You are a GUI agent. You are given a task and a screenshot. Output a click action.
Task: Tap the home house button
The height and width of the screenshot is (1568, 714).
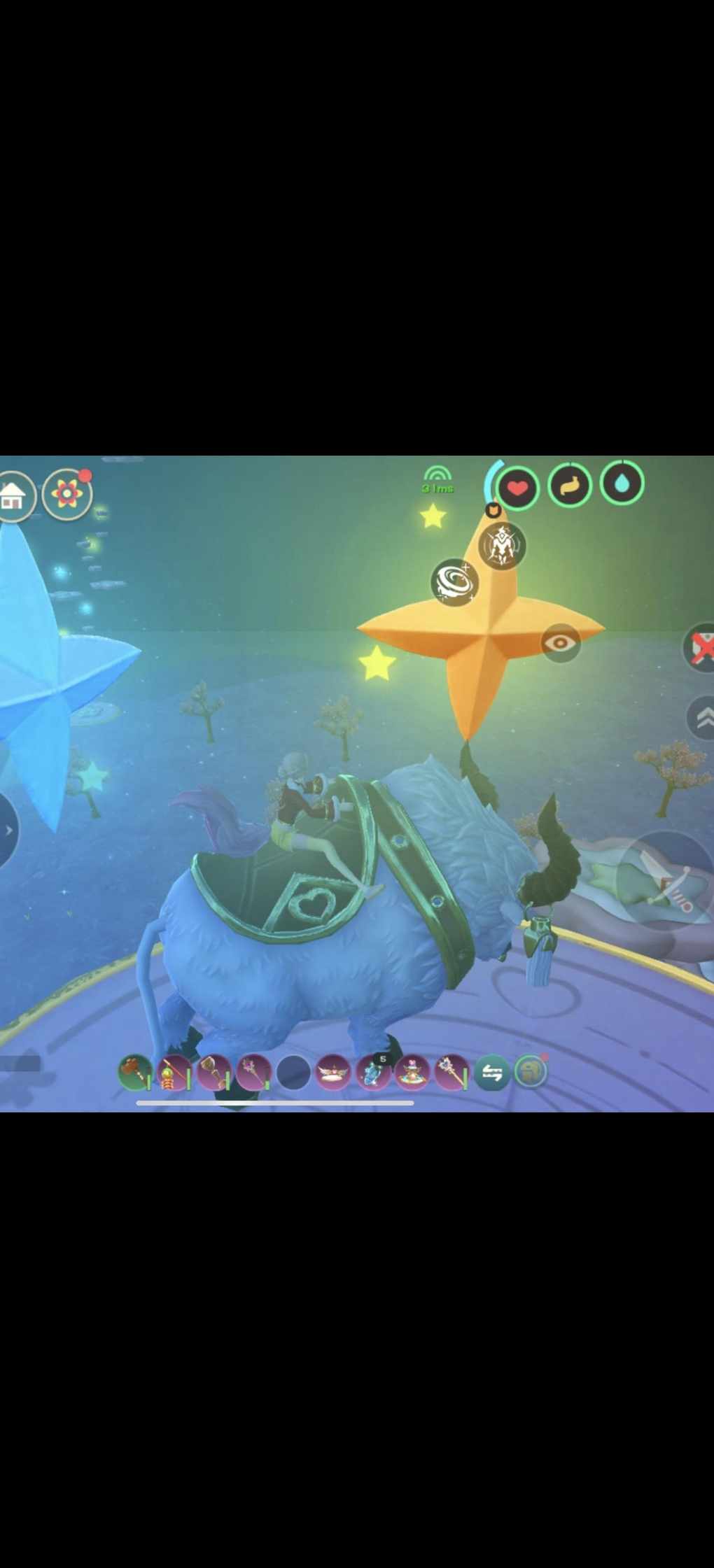(x=13, y=496)
